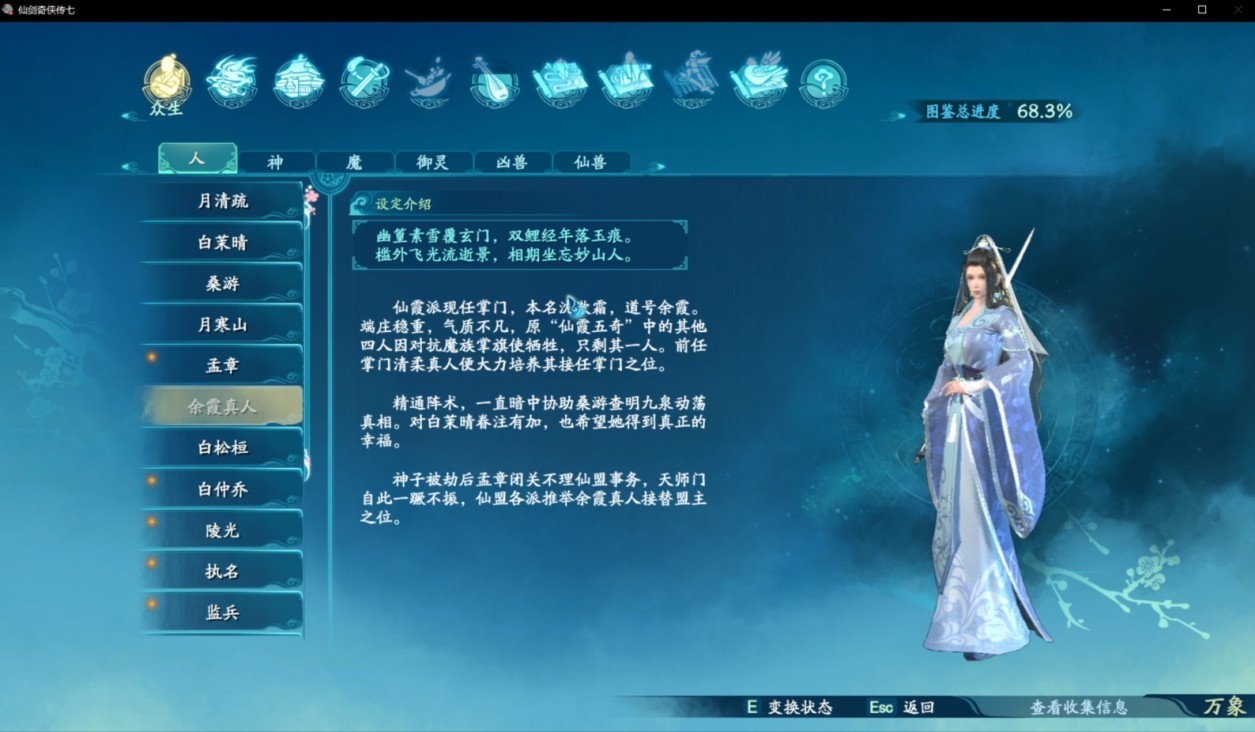The image size is (1255, 732).
Task: Open the question mark category icon
Action: coord(823,83)
